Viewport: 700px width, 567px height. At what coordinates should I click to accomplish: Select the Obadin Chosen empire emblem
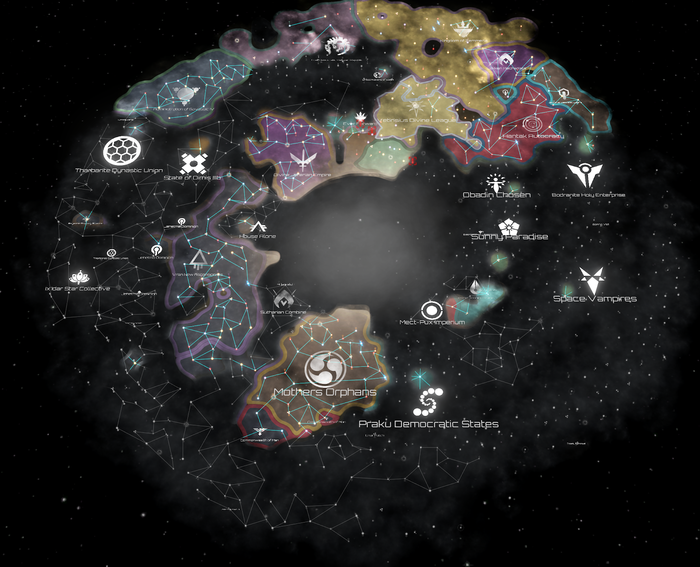click(495, 181)
